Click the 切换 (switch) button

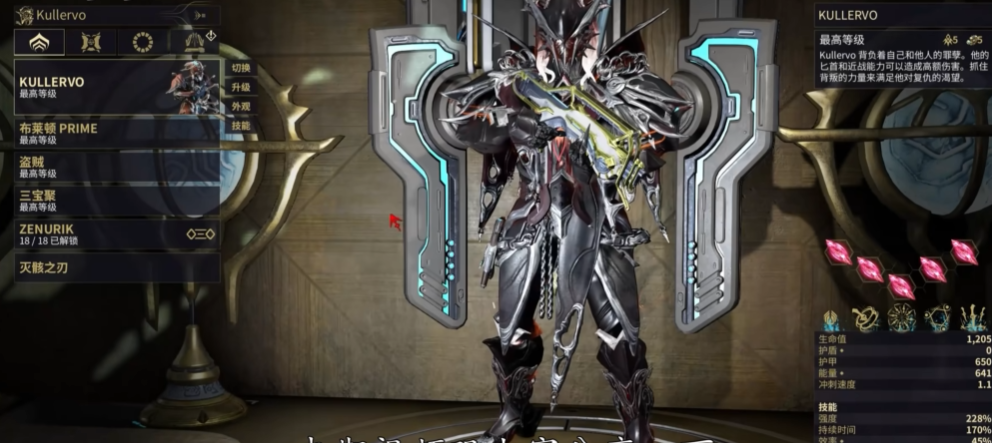point(241,68)
